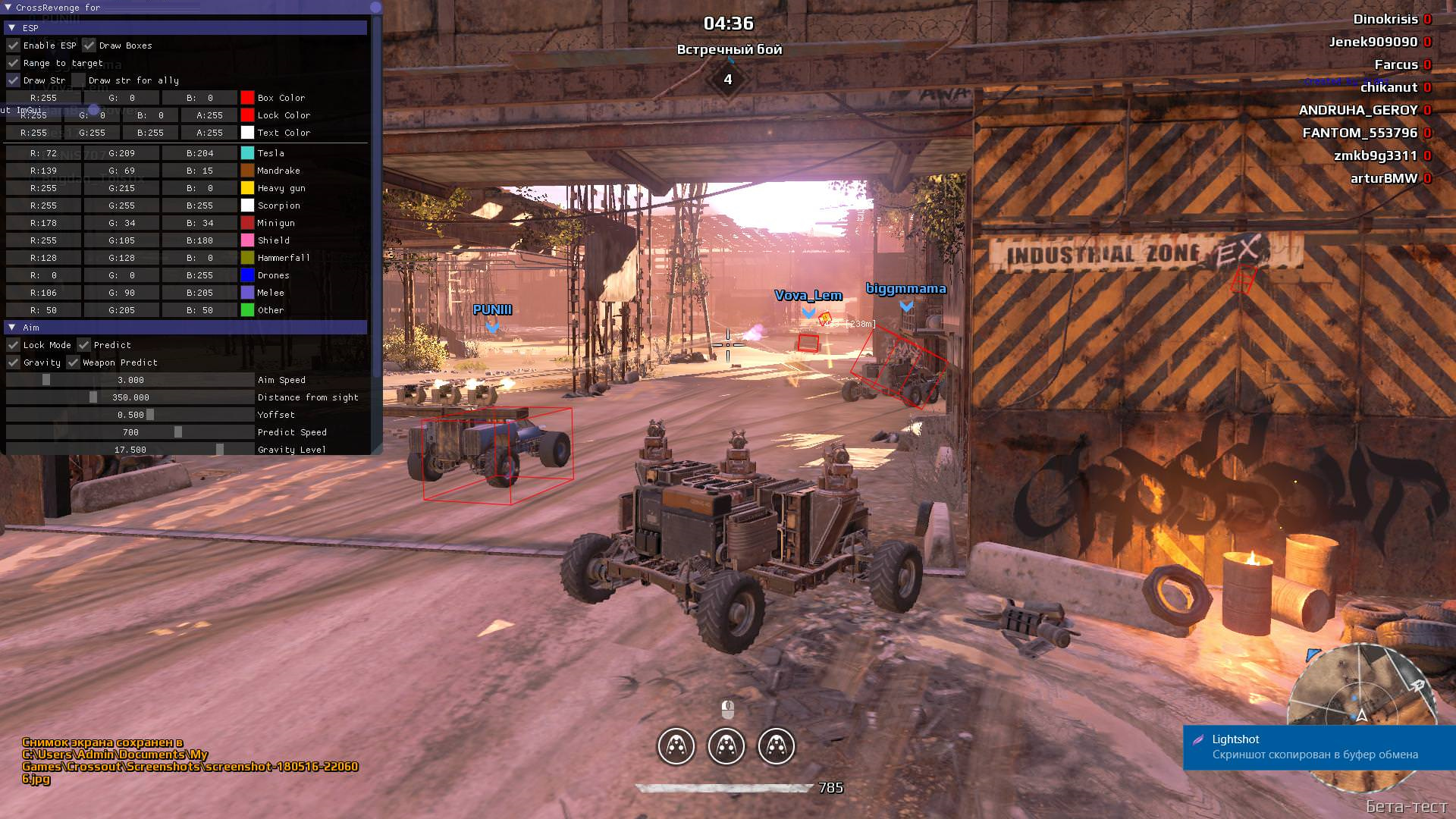The image size is (1456, 819).
Task: Collapse the ESP section header
Action: click(12, 27)
